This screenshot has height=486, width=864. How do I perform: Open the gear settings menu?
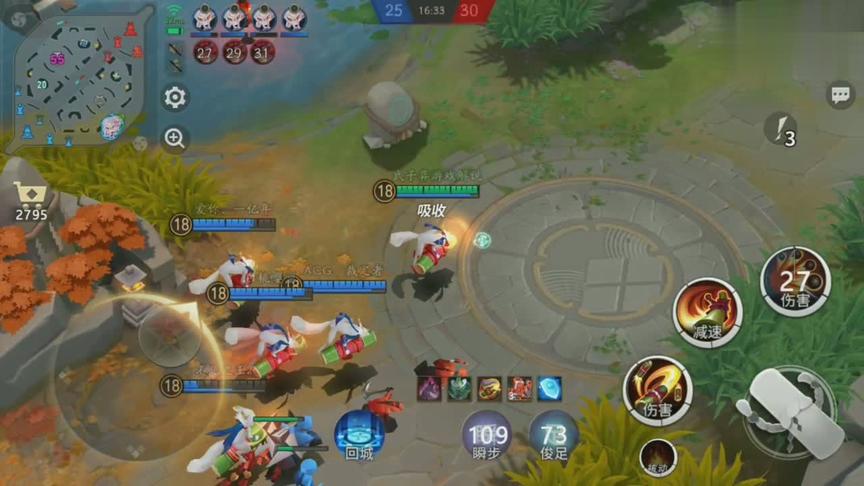[175, 97]
